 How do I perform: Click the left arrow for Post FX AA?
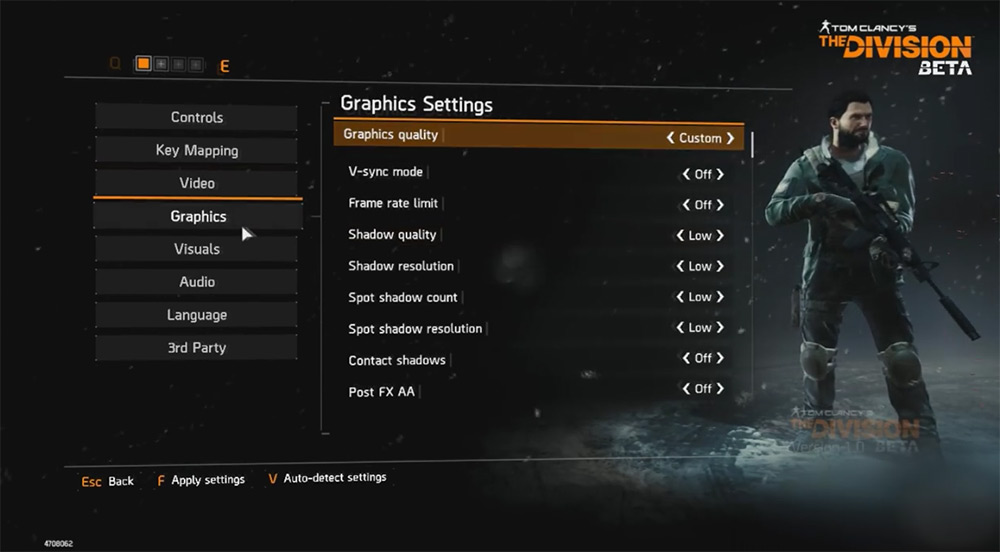point(686,389)
